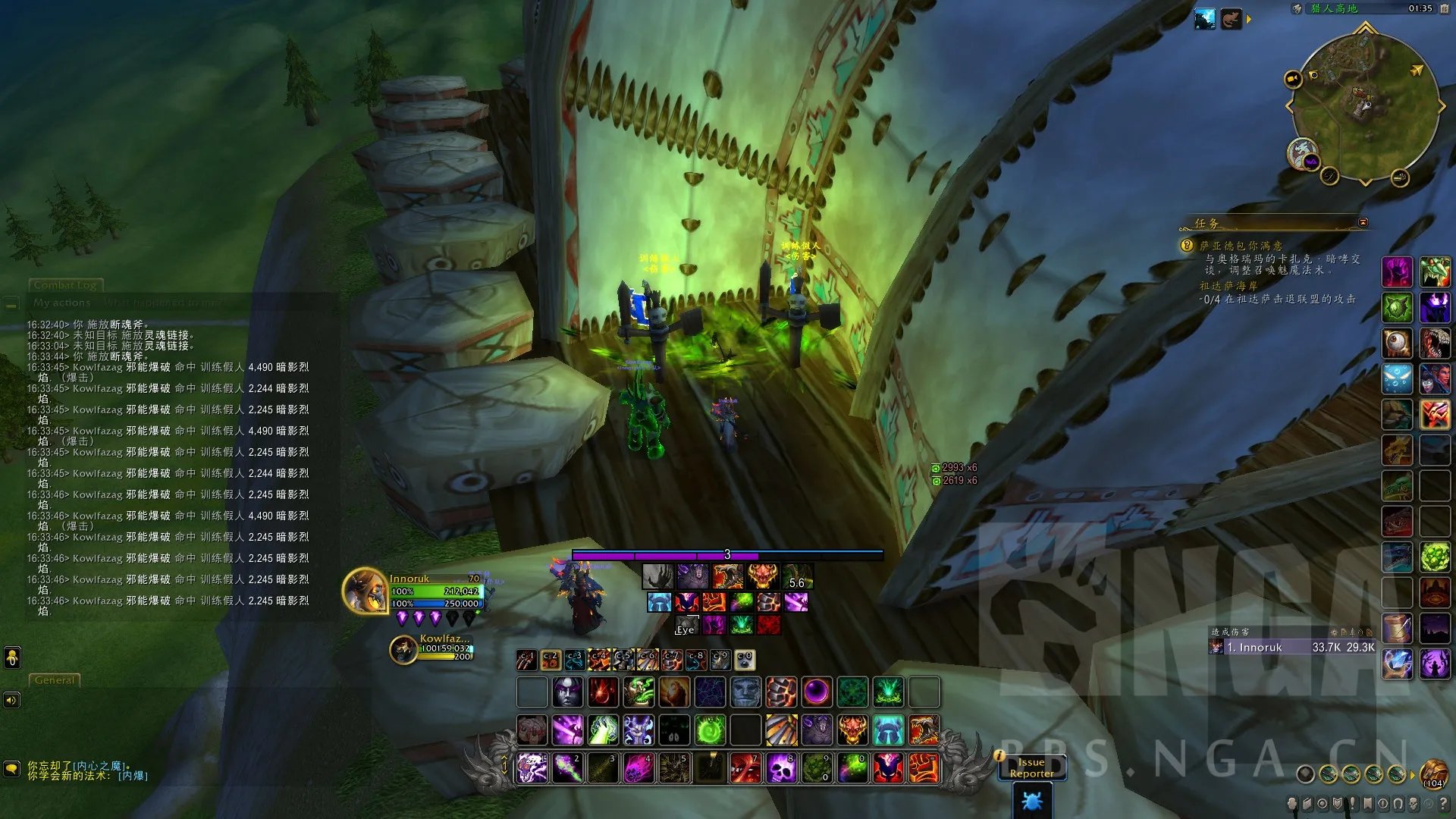The width and height of the screenshot is (1456, 819).
Task: Use the green felbolt ability in slot 2
Action: click(x=567, y=768)
